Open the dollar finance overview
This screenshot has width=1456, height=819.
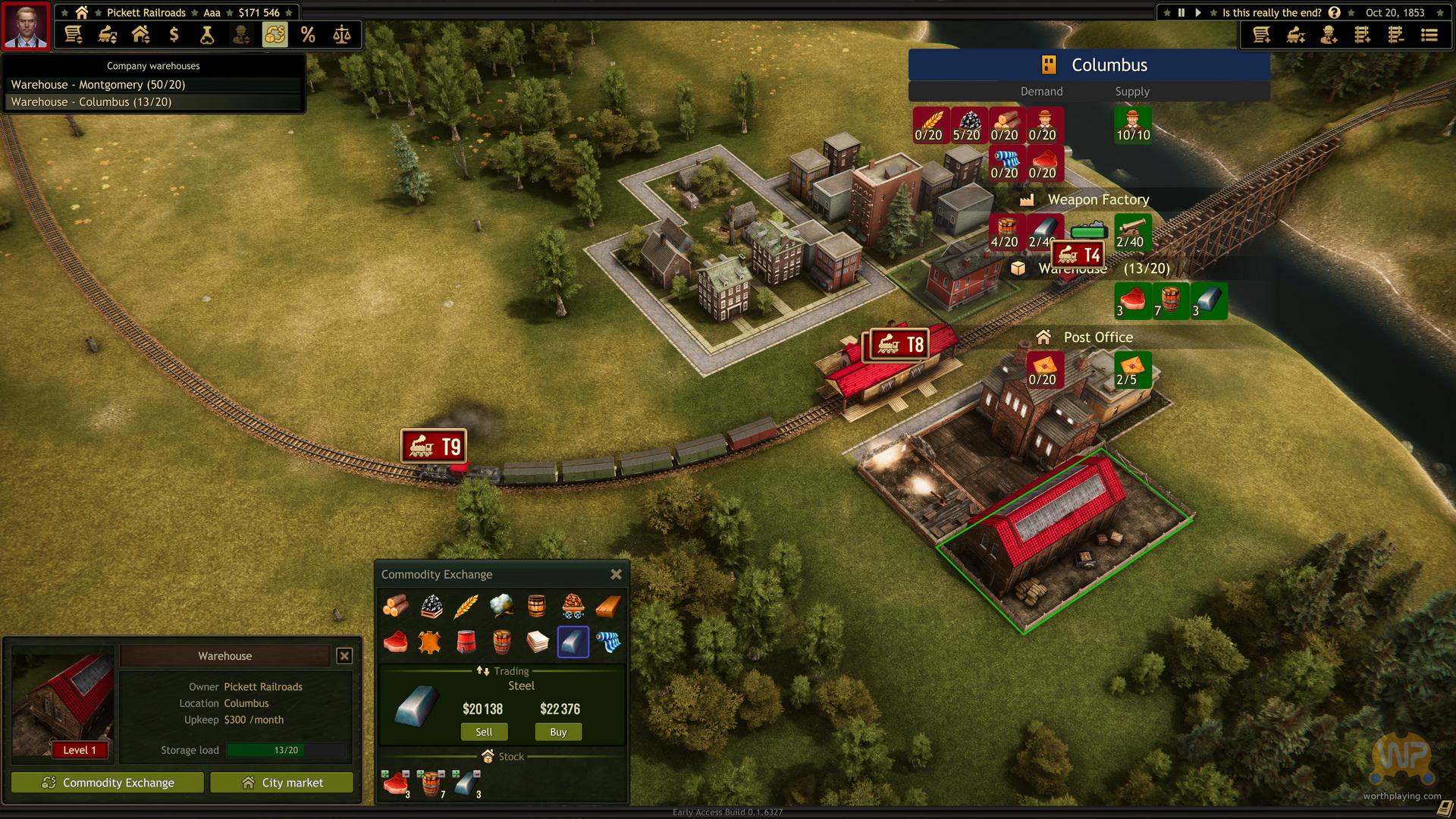coord(174,35)
